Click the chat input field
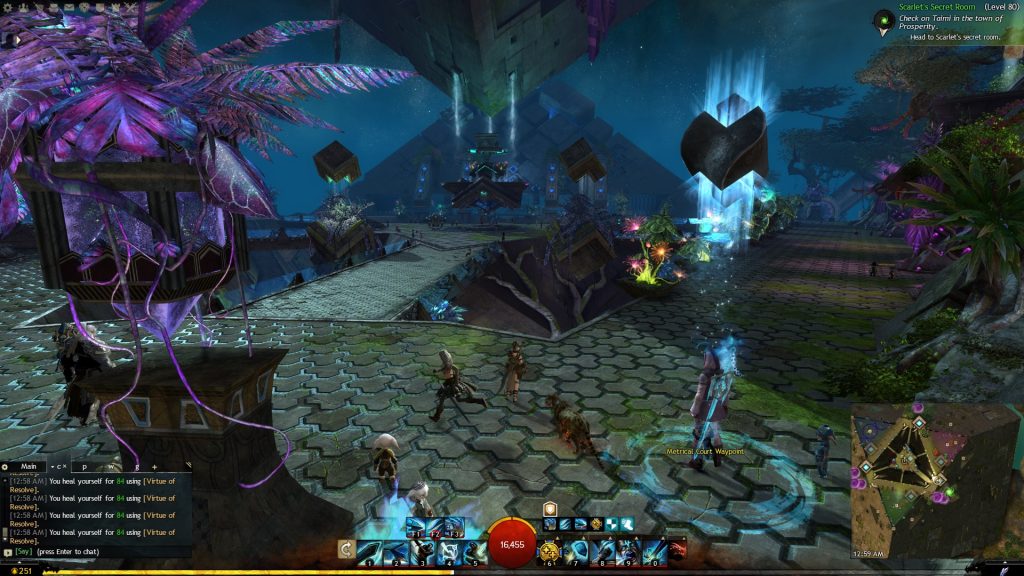This screenshot has height=576, width=1024. 100,551
